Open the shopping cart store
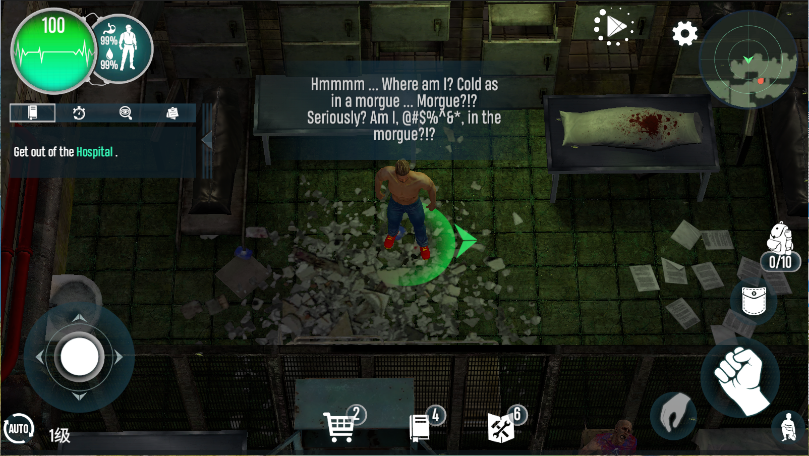Screen dimensions: 809x456 pyautogui.click(x=341, y=426)
